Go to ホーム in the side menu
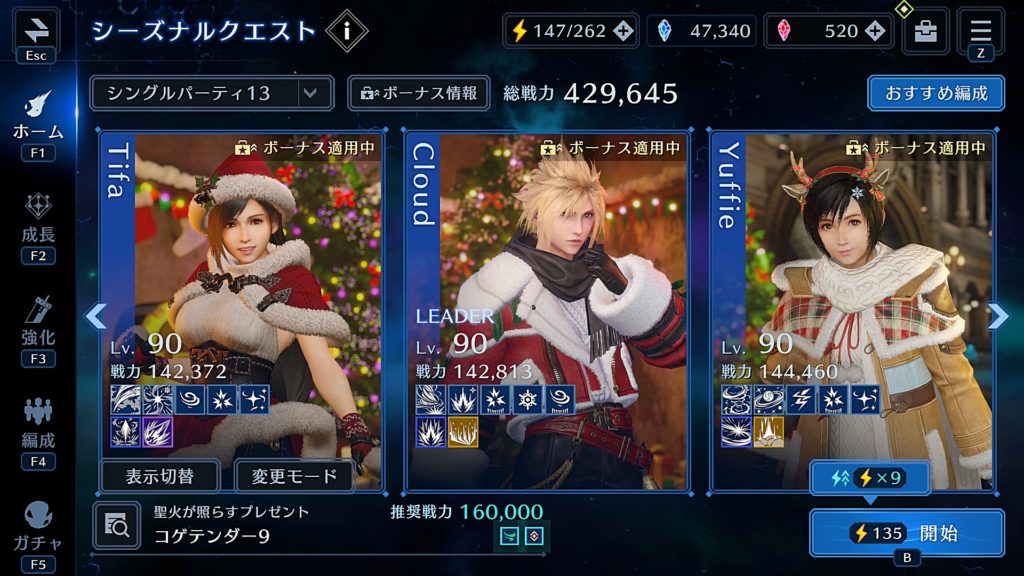The height and width of the screenshot is (576, 1024). [x=38, y=118]
